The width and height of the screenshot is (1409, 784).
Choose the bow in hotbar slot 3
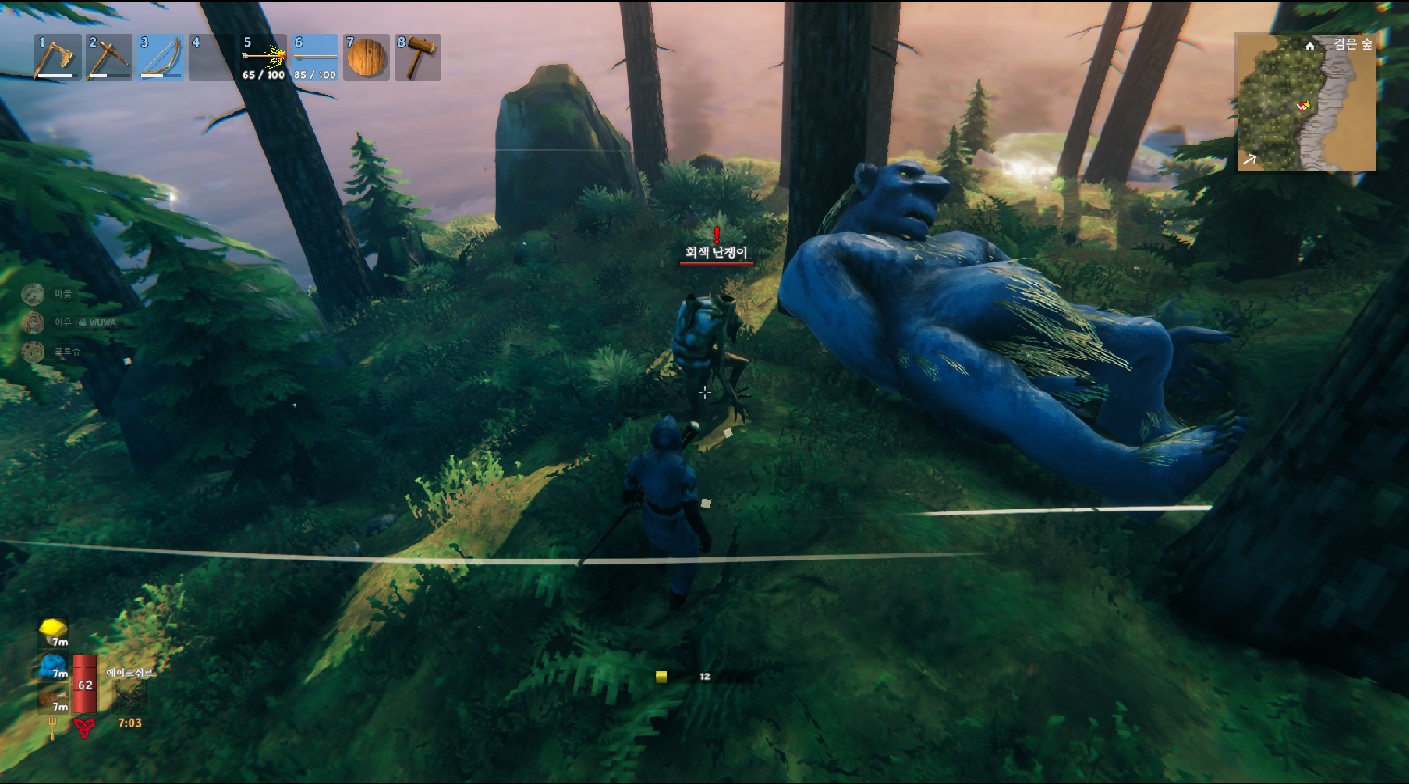(x=158, y=58)
